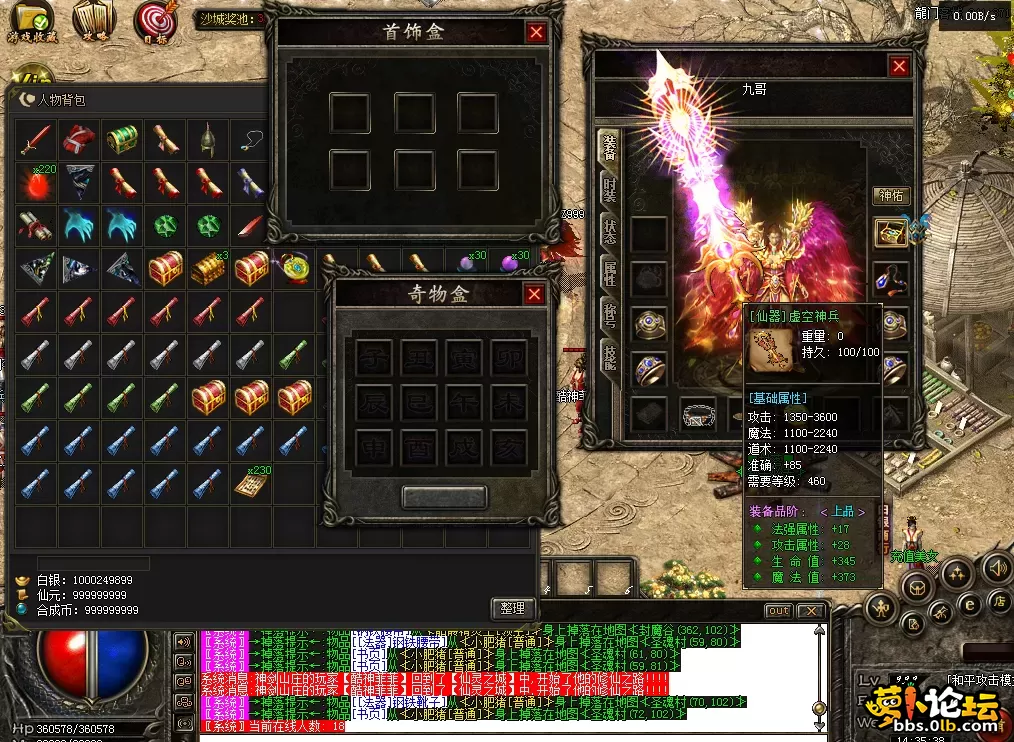The width and height of the screenshot is (1014, 742).
Task: Select the green treasure chest item
Action: [122, 139]
